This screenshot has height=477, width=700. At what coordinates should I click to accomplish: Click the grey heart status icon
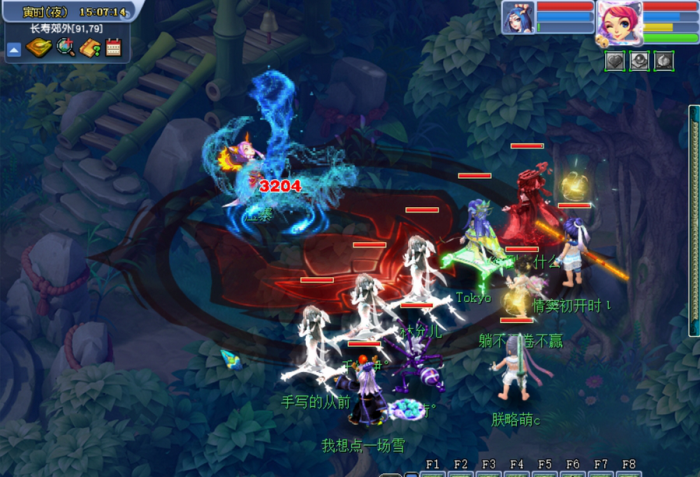point(614,61)
